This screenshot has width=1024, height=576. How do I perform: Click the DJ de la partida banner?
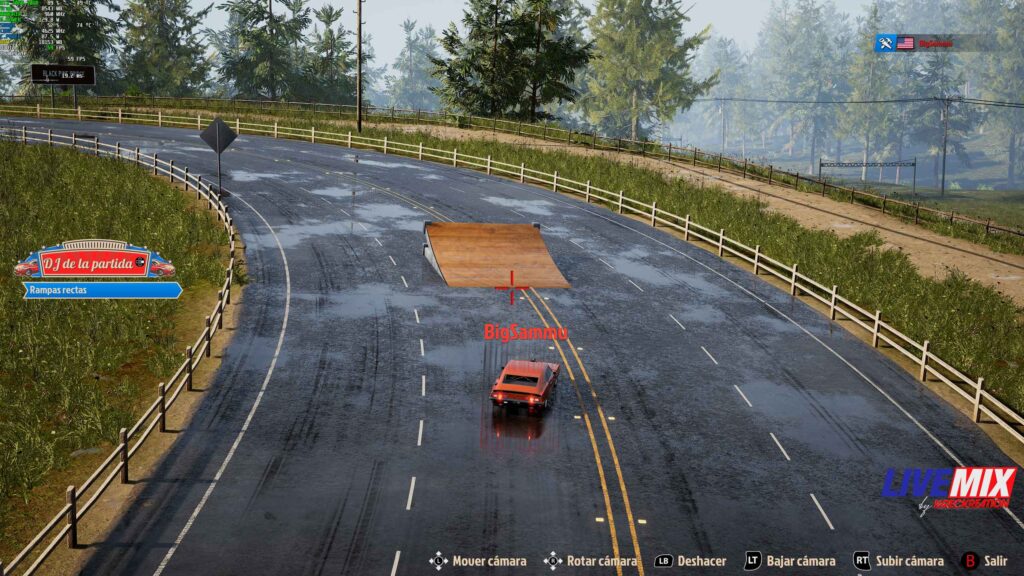click(x=94, y=264)
